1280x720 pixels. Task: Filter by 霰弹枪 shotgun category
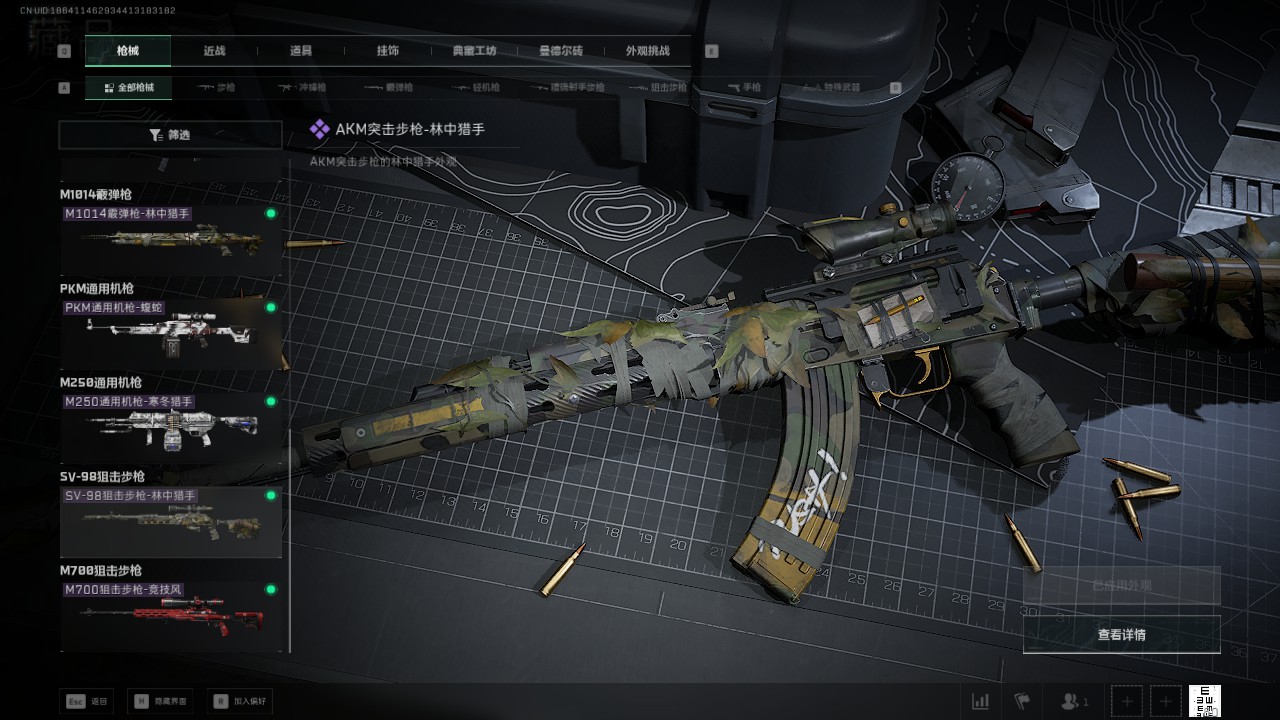[x=388, y=88]
